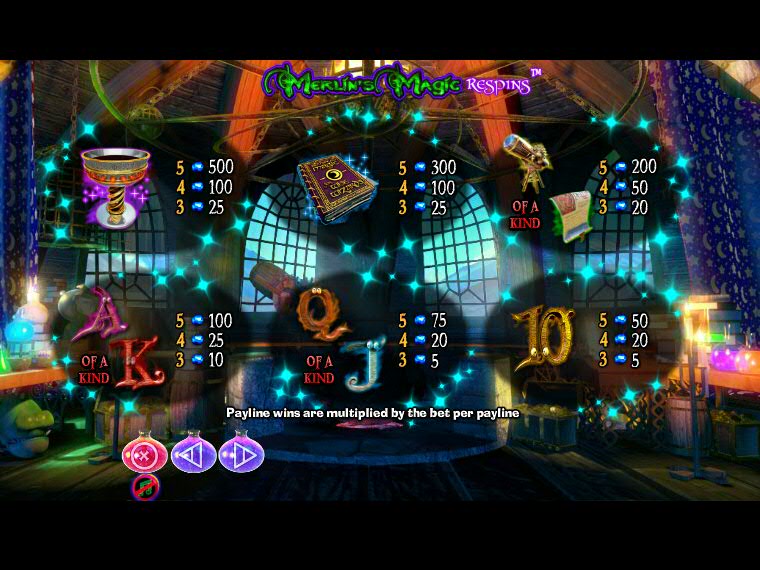Show the next paytable page
This screenshot has width=760, height=570.
[241, 456]
